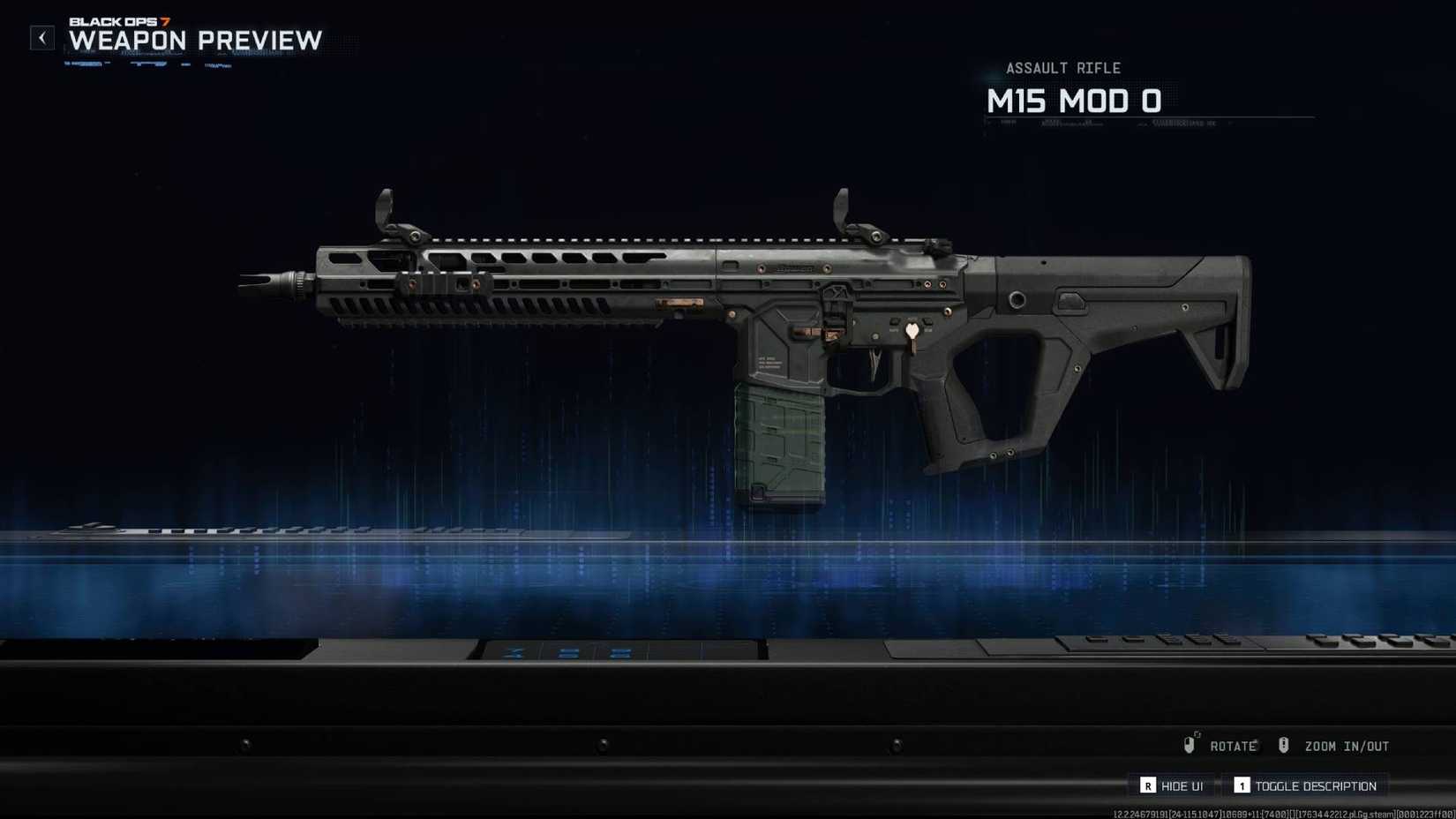Click the middle blue glyph on the display table
Image resolution: width=1456 pixels, height=819 pixels.
coord(568,653)
